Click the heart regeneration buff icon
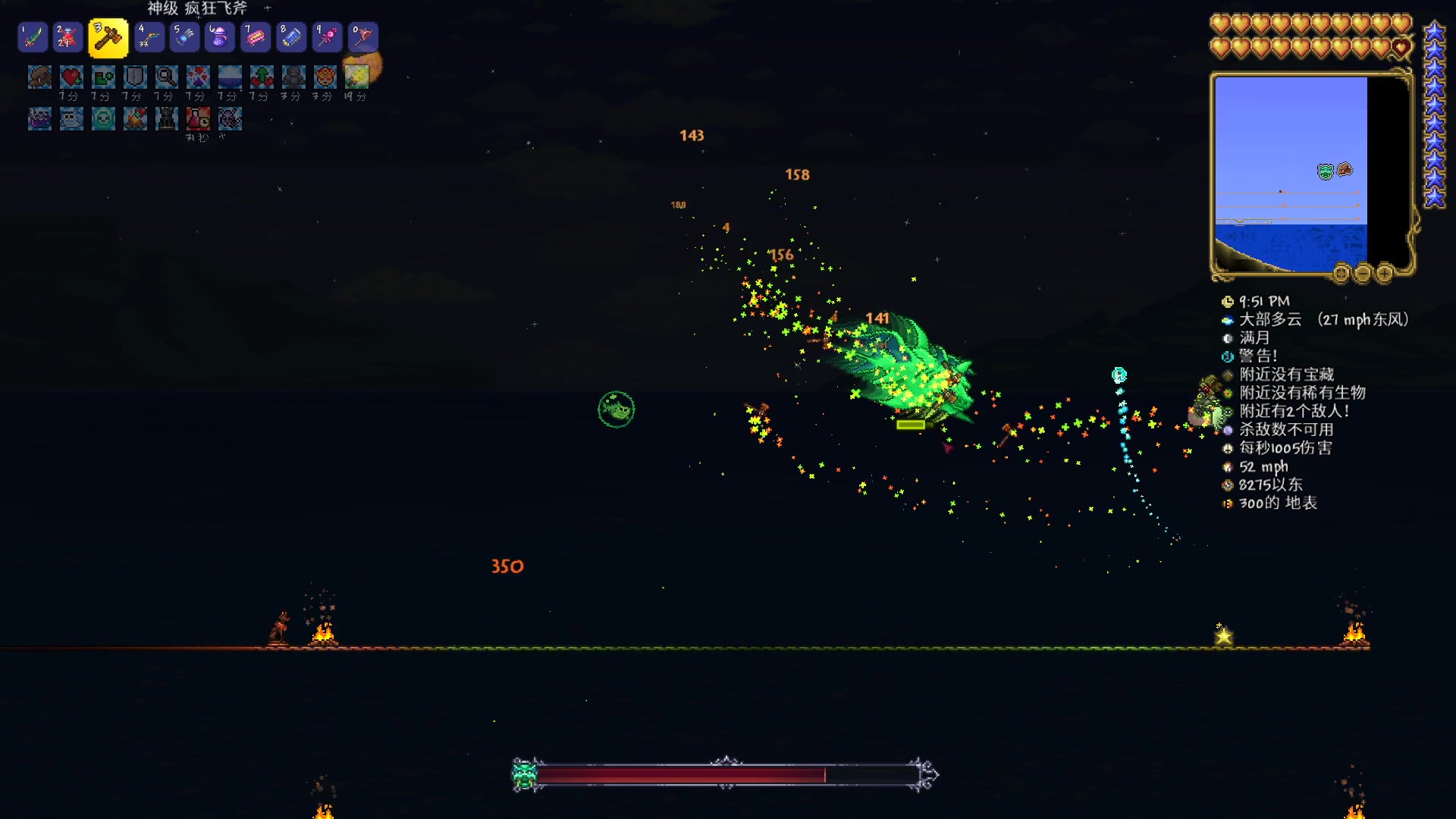The height and width of the screenshot is (819, 1456). click(71, 77)
